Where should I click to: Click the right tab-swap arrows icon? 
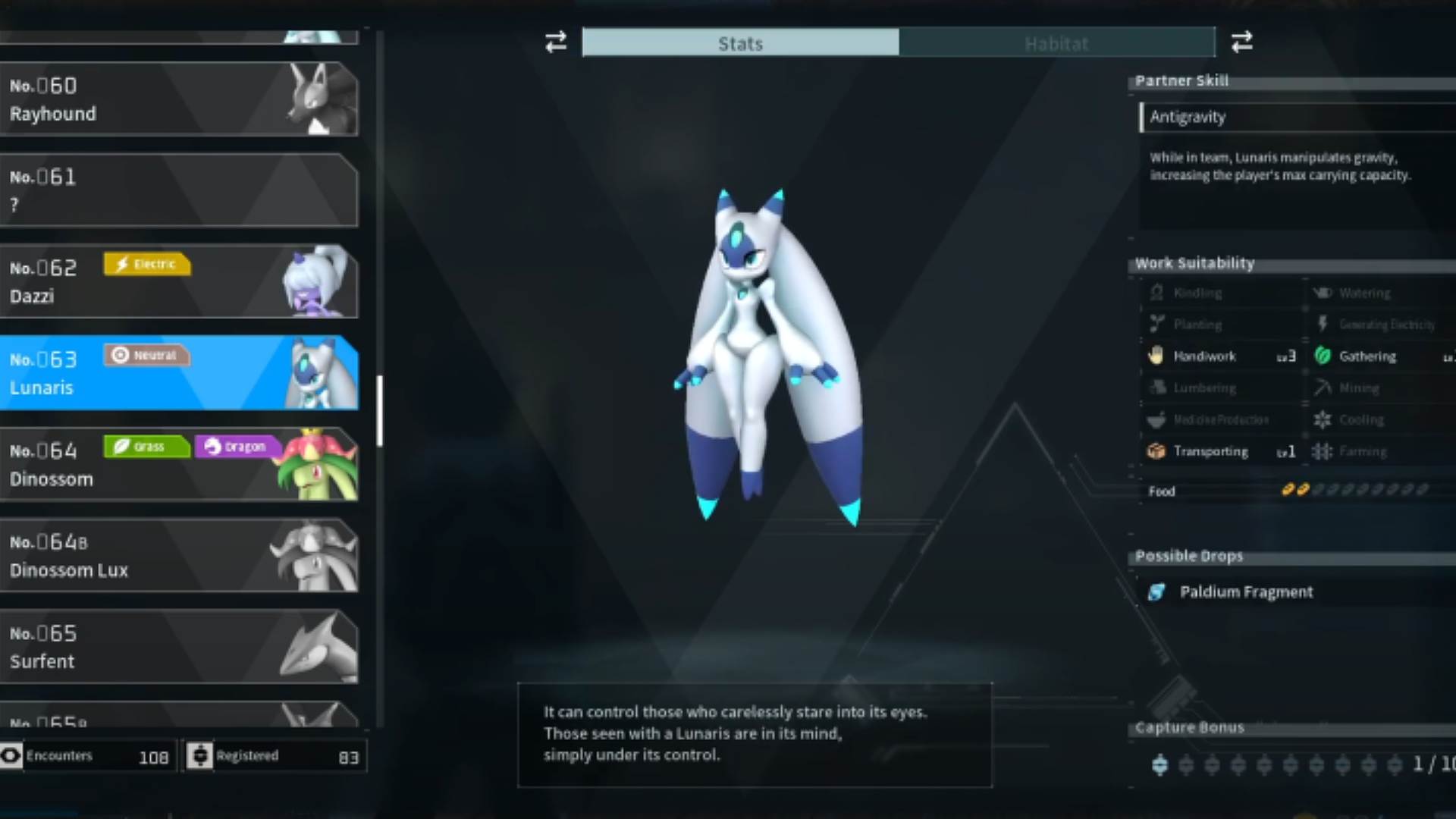[x=1241, y=42]
